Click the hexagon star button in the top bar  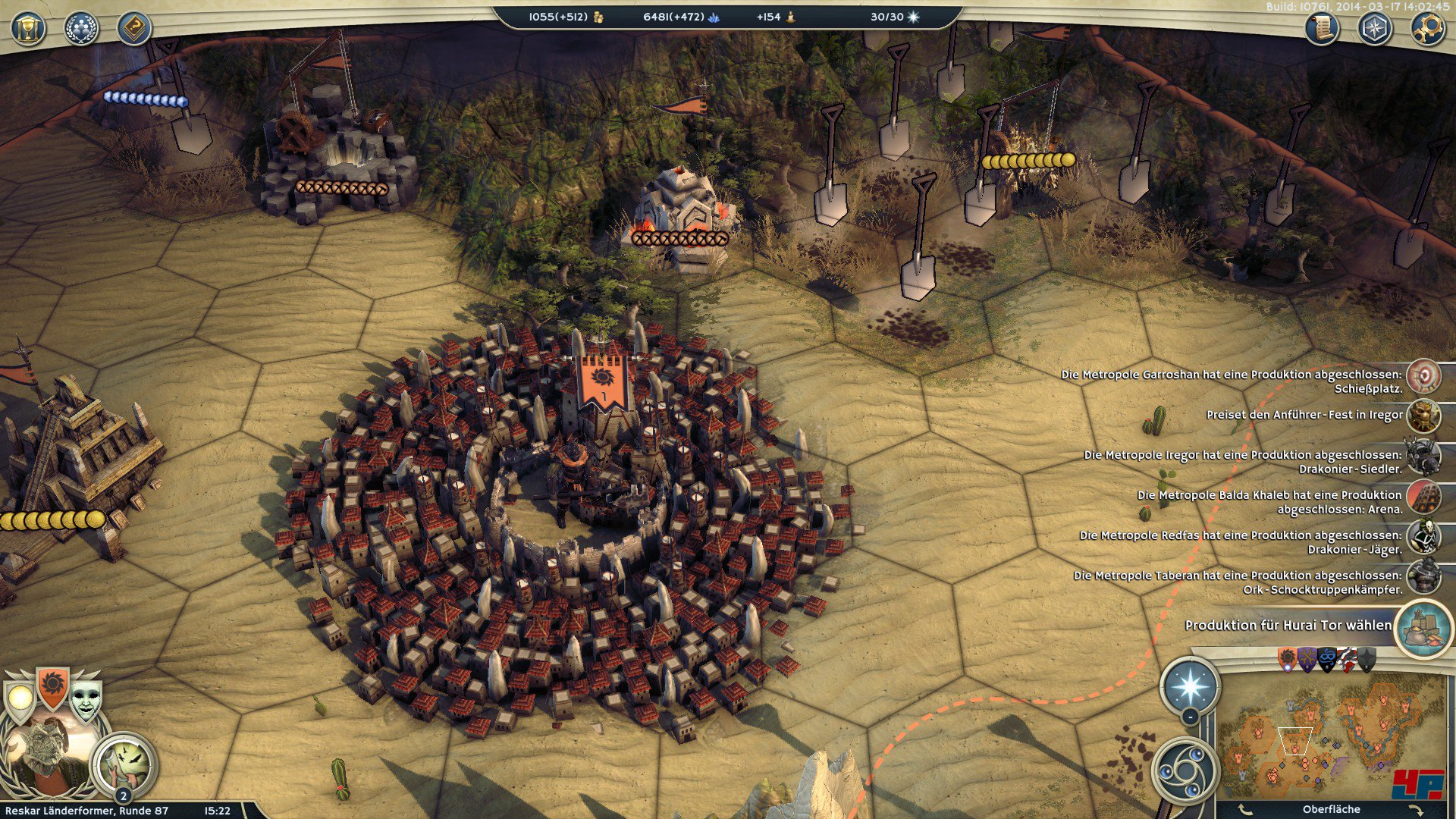[1374, 29]
